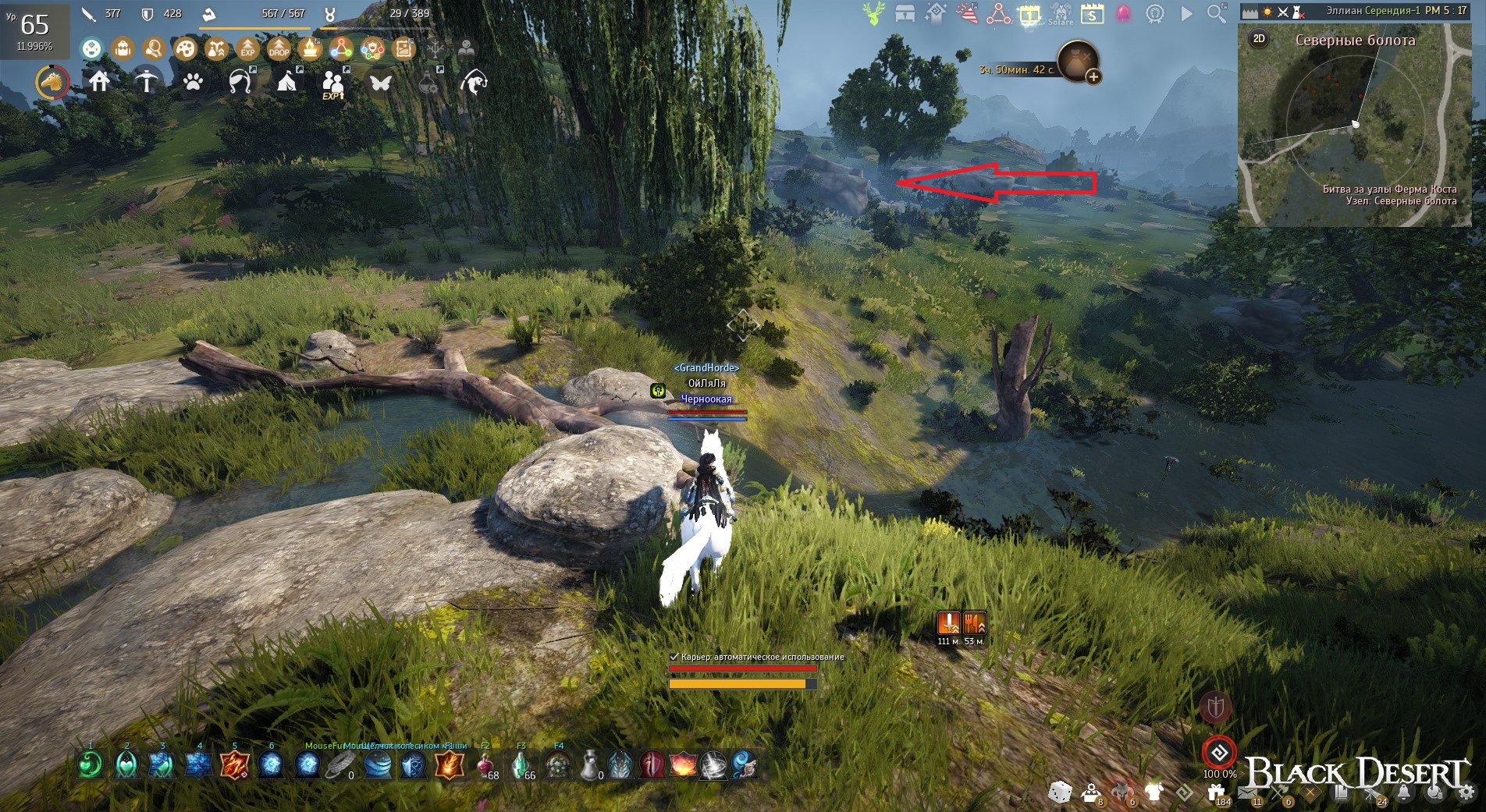Select the camp tent icon
The image size is (1486, 812).
tap(286, 81)
